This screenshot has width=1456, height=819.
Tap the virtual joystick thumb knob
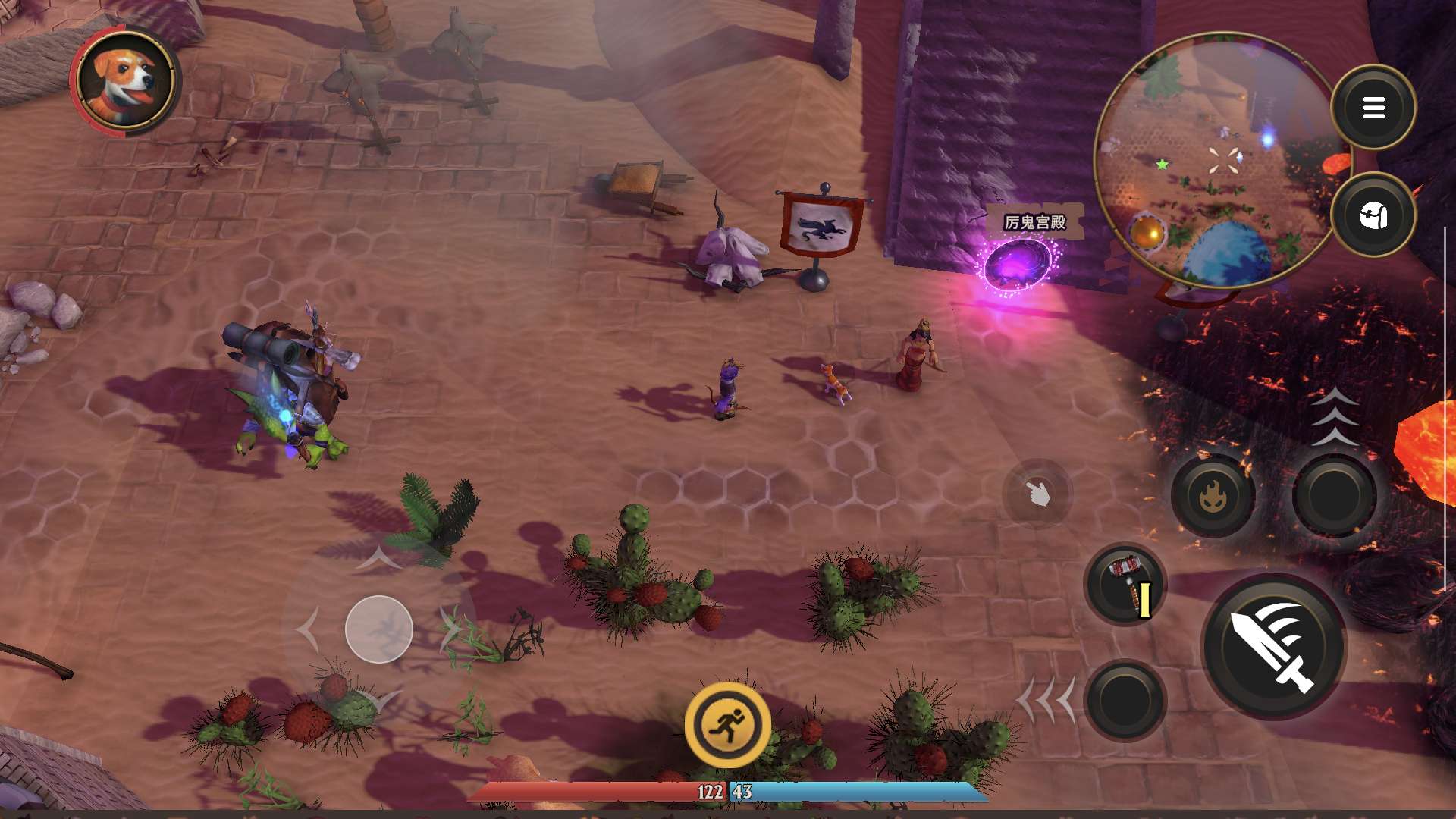(379, 629)
